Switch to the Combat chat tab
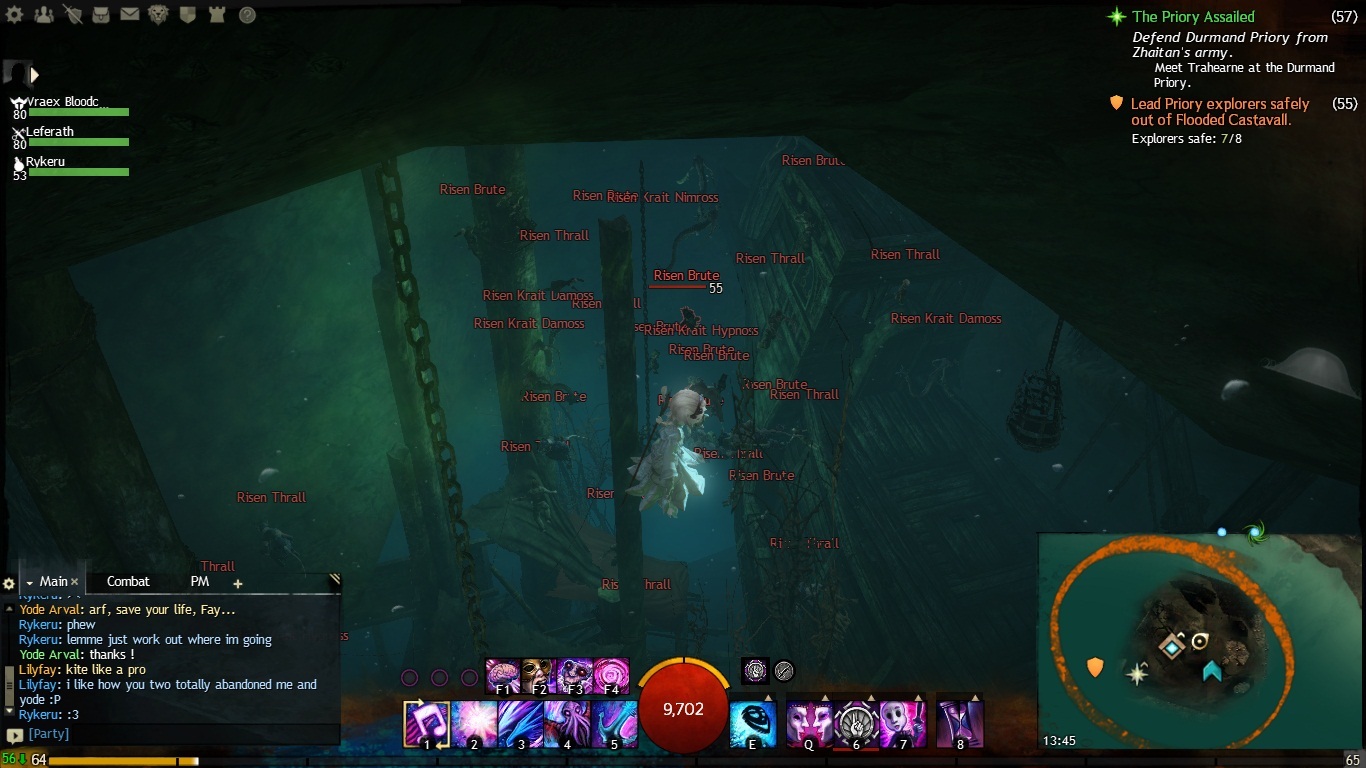 click(128, 581)
